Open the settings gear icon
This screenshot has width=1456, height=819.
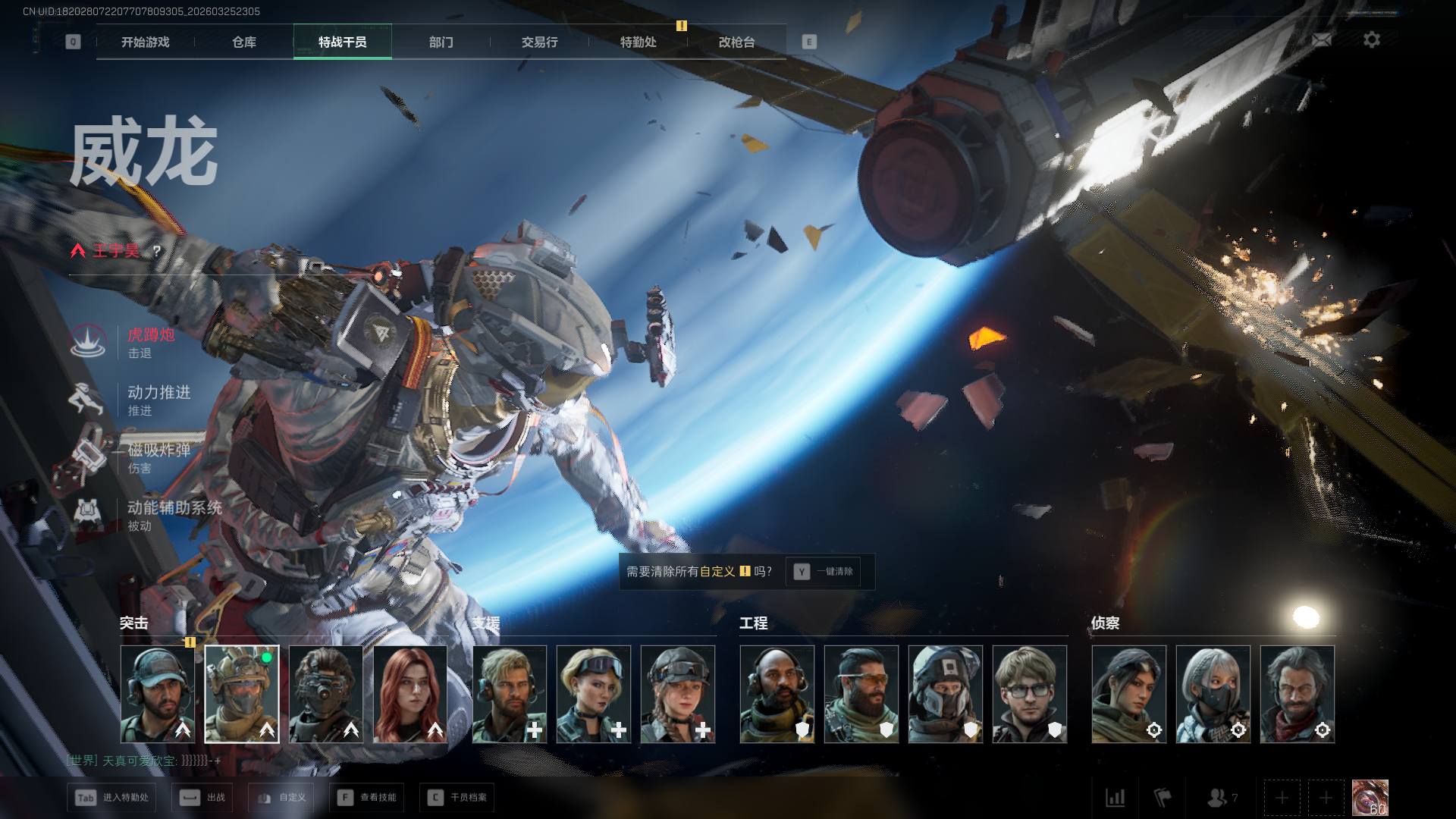pos(1372,40)
